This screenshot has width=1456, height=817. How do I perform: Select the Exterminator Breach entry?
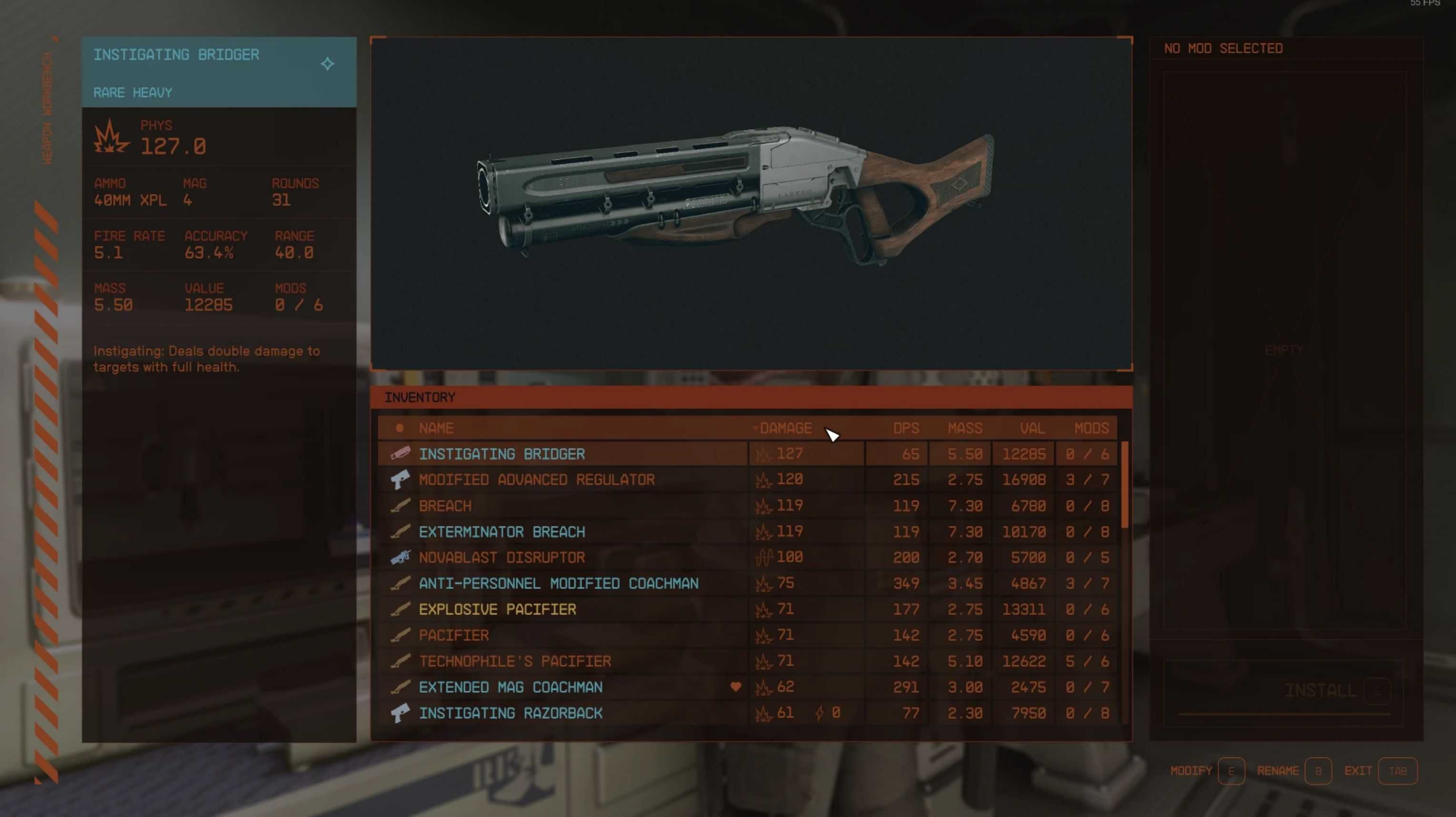coord(502,532)
